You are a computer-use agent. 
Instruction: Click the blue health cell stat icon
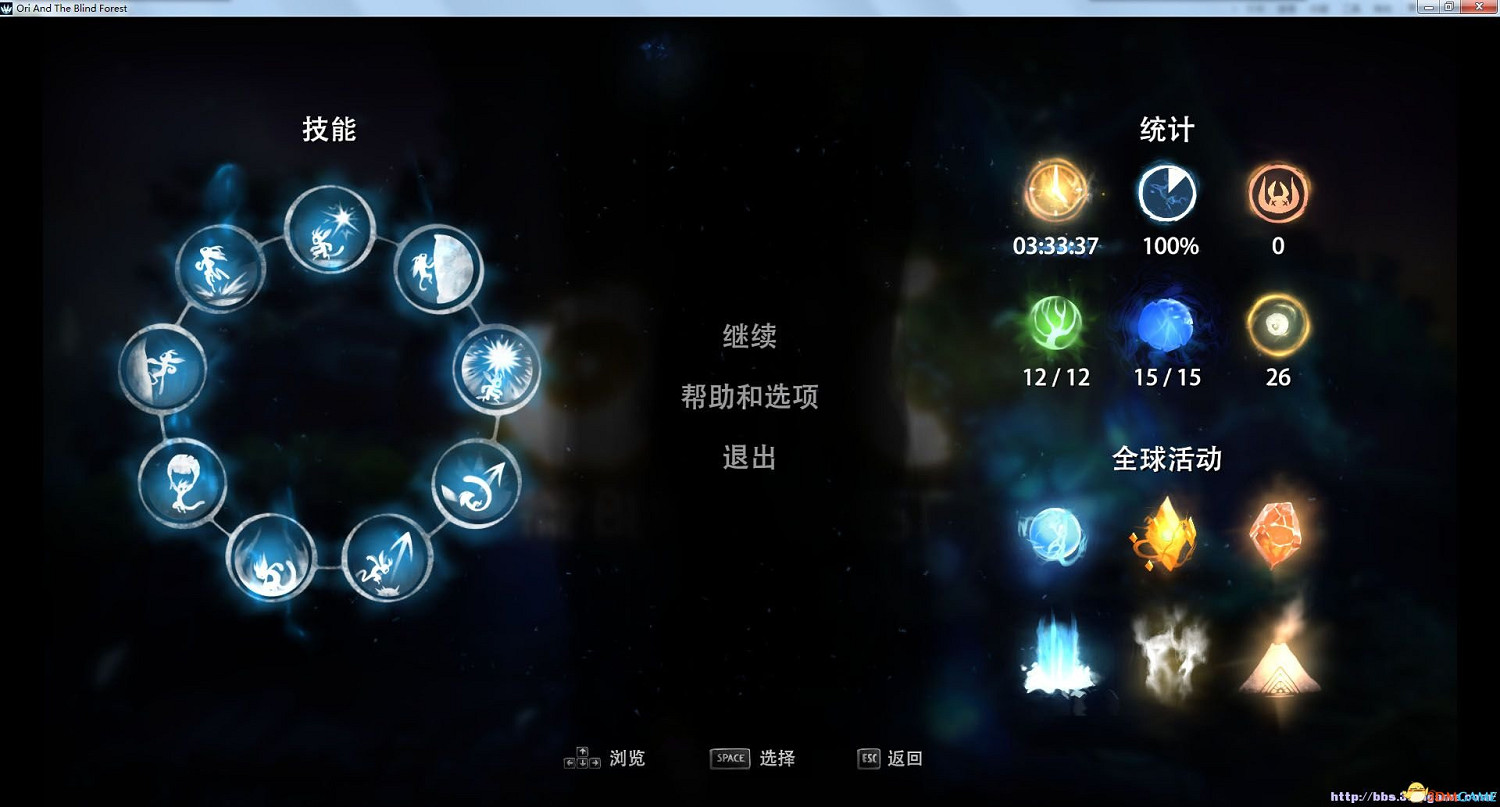[x=1167, y=324]
